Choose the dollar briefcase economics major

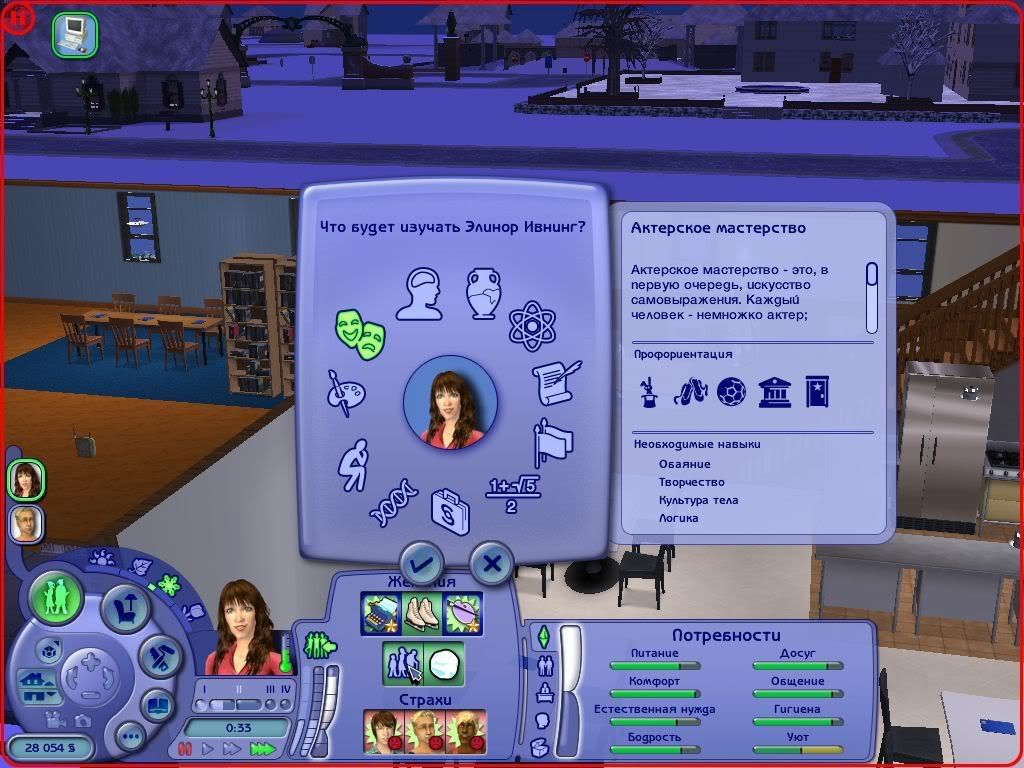[450, 510]
